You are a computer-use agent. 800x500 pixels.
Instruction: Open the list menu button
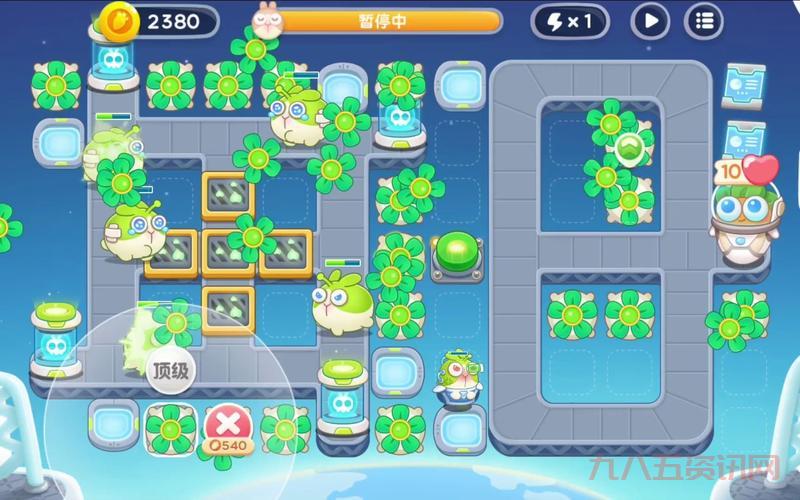704,20
